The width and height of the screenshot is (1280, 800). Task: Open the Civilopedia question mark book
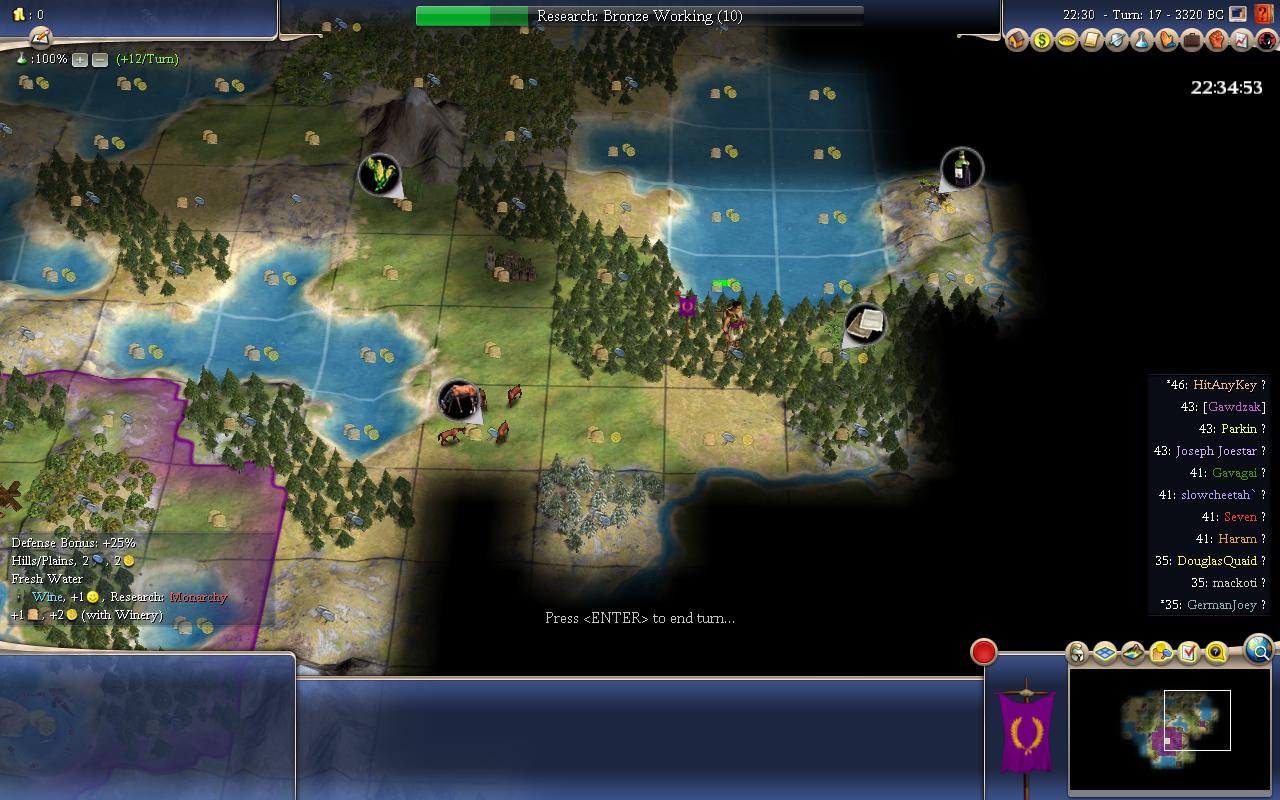(1267, 15)
